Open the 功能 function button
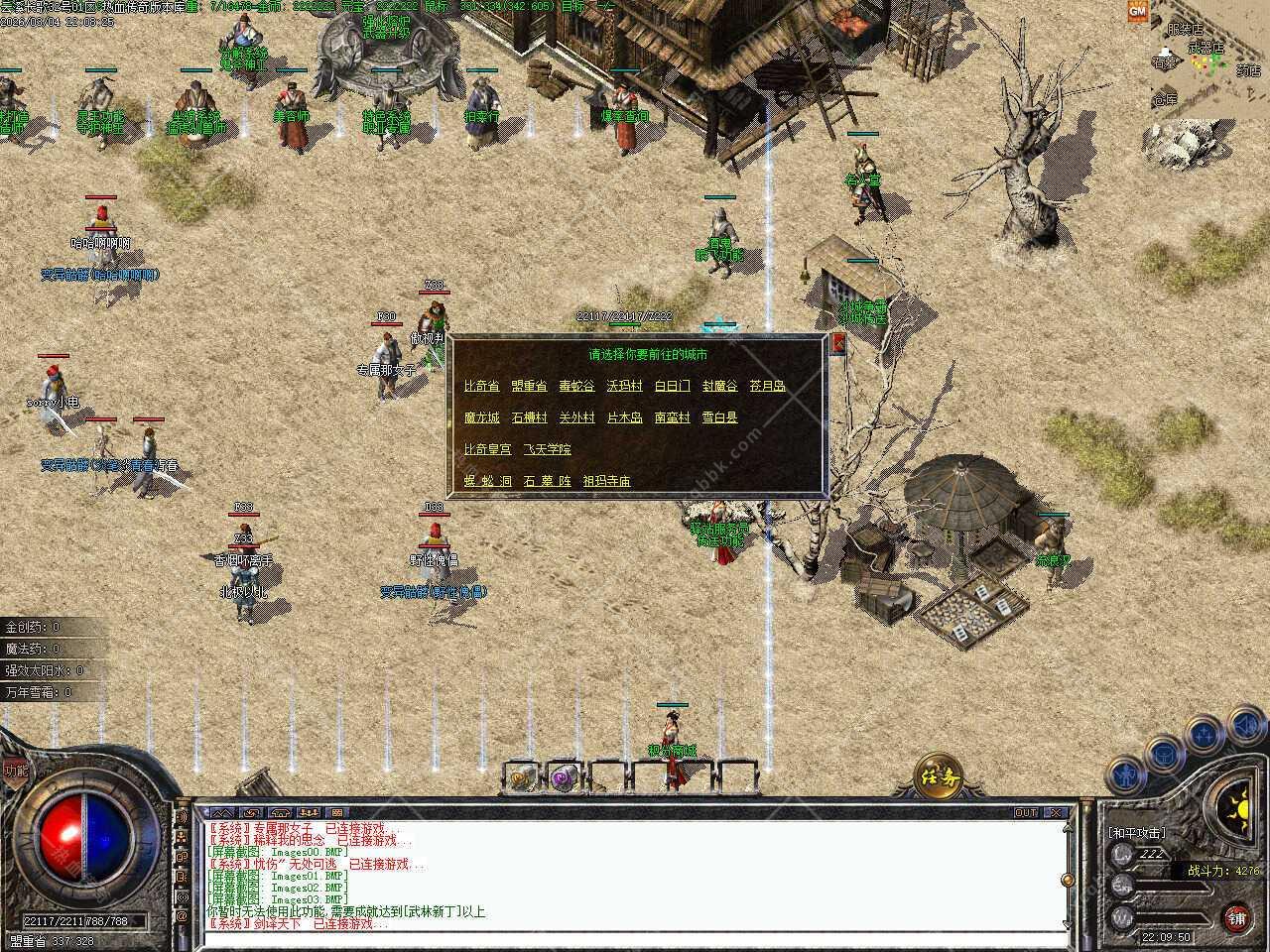 (14, 770)
